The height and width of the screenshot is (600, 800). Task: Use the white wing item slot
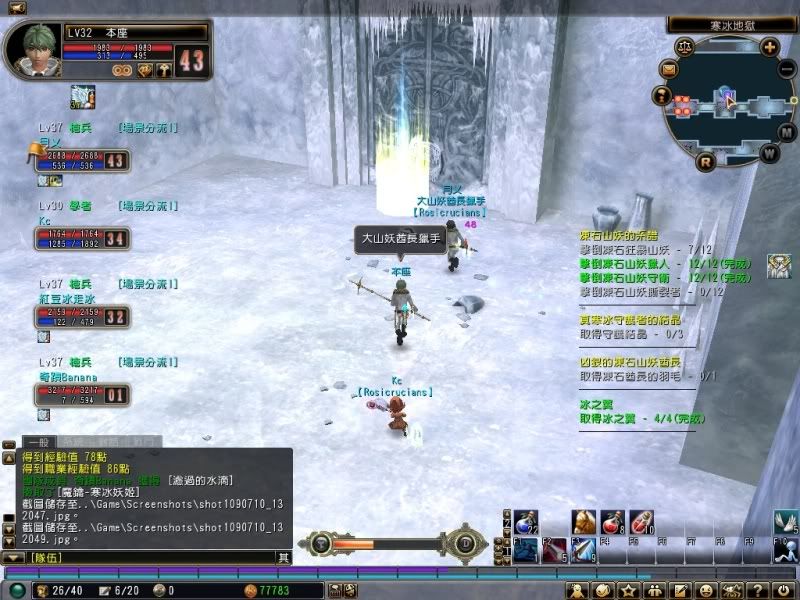click(x=787, y=521)
